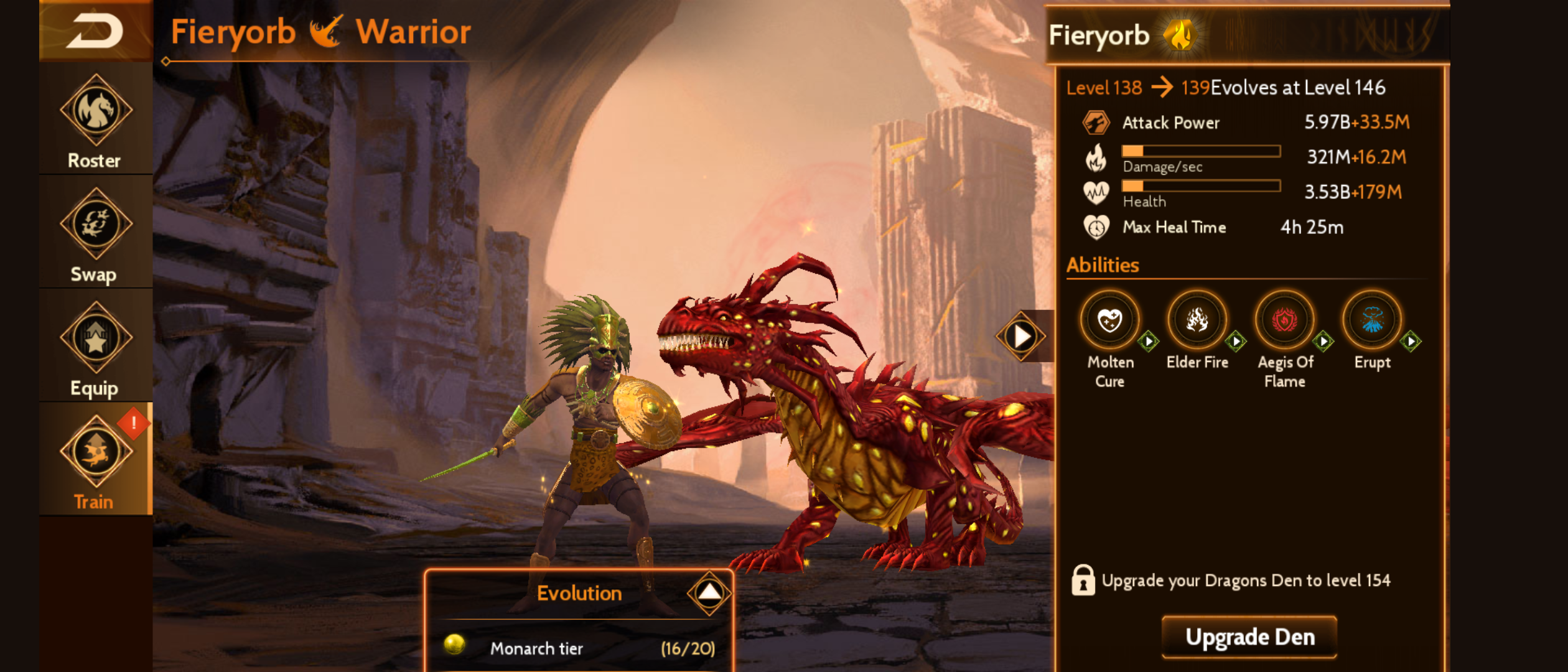Check the Erupt ability icon
The height and width of the screenshot is (672, 1568).
click(1372, 321)
